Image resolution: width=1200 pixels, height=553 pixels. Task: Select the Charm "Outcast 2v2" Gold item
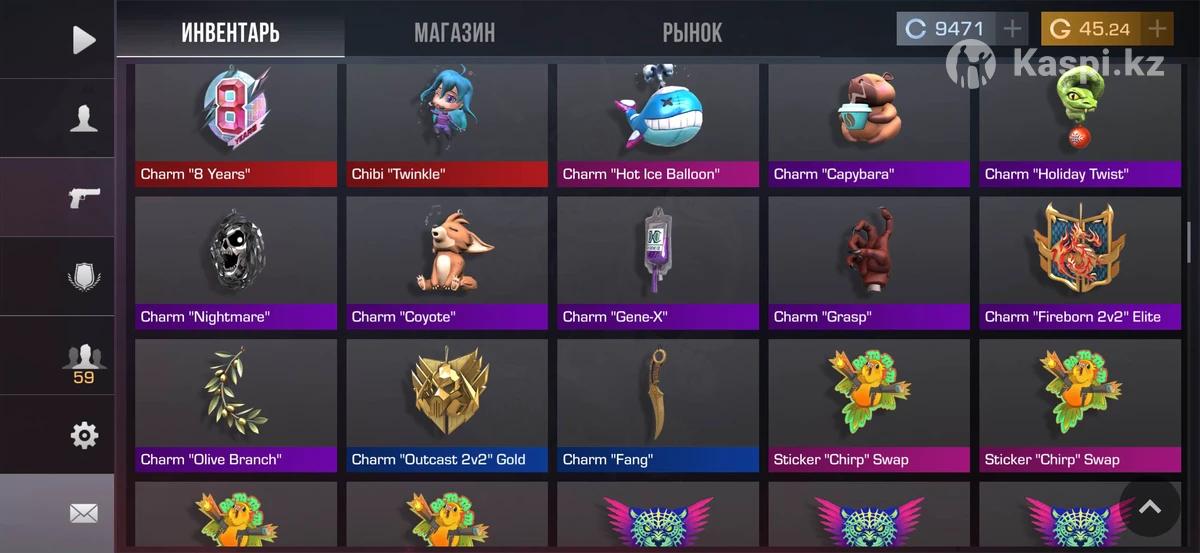coord(447,405)
